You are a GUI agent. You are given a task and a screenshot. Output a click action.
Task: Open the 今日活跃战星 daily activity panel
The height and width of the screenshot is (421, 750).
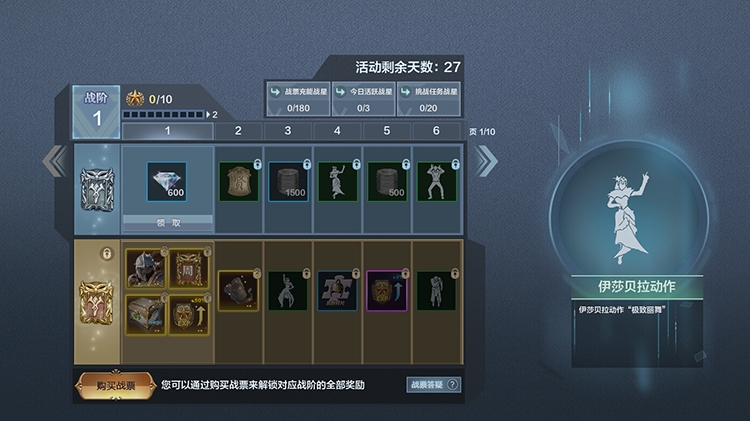click(x=364, y=99)
